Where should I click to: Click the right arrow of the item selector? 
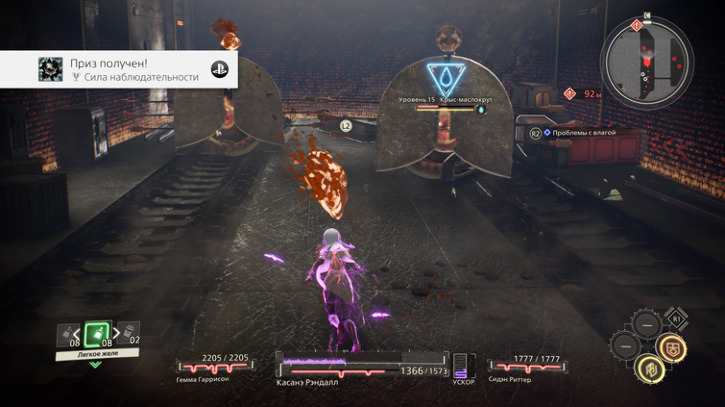[114, 333]
